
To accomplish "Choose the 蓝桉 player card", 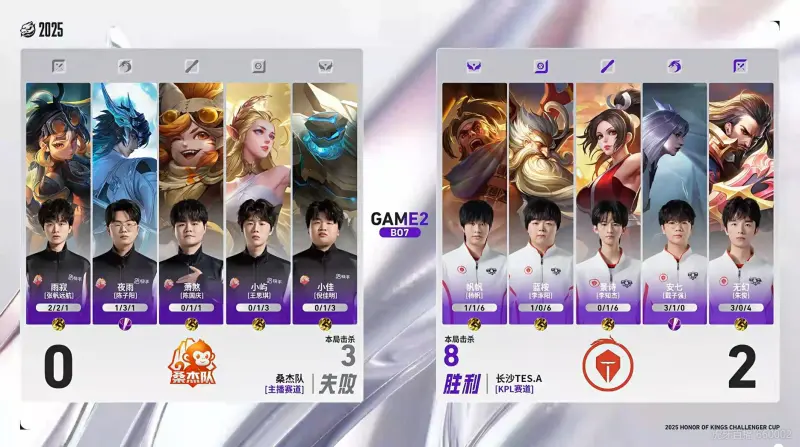I will coord(540,200).
